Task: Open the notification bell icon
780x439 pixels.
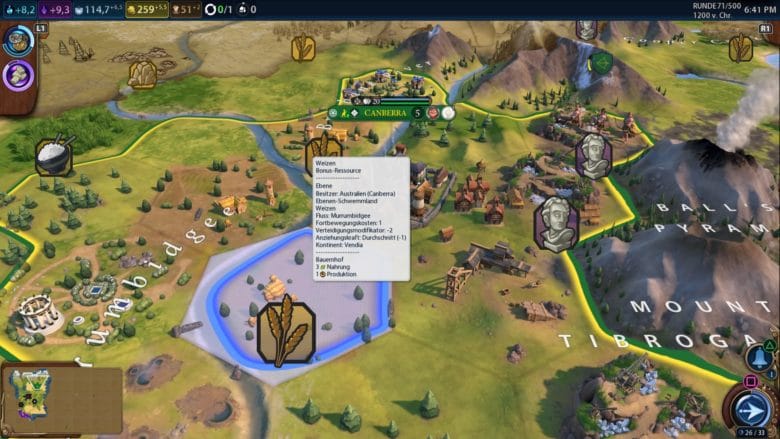Action: pyautogui.click(x=757, y=357)
